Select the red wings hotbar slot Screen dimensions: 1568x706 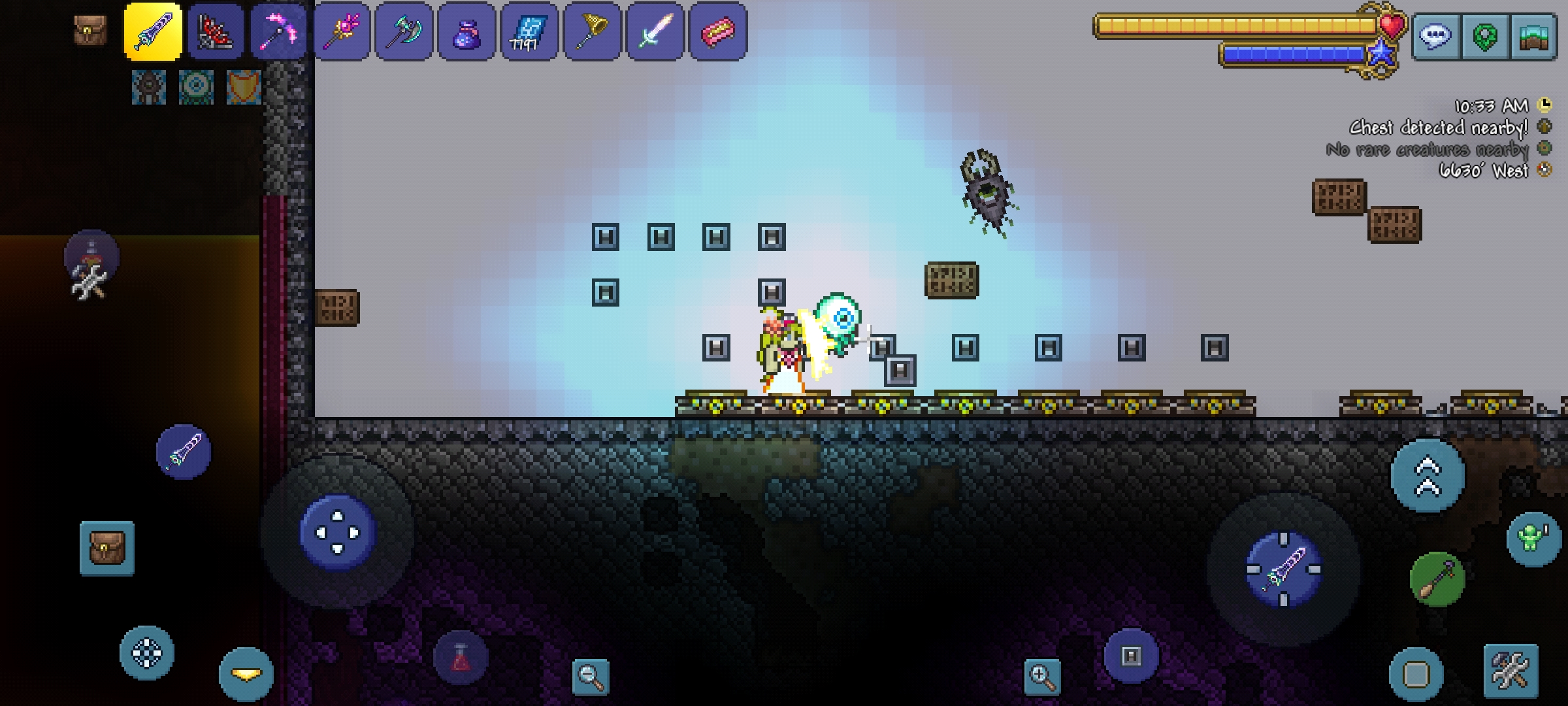click(216, 31)
